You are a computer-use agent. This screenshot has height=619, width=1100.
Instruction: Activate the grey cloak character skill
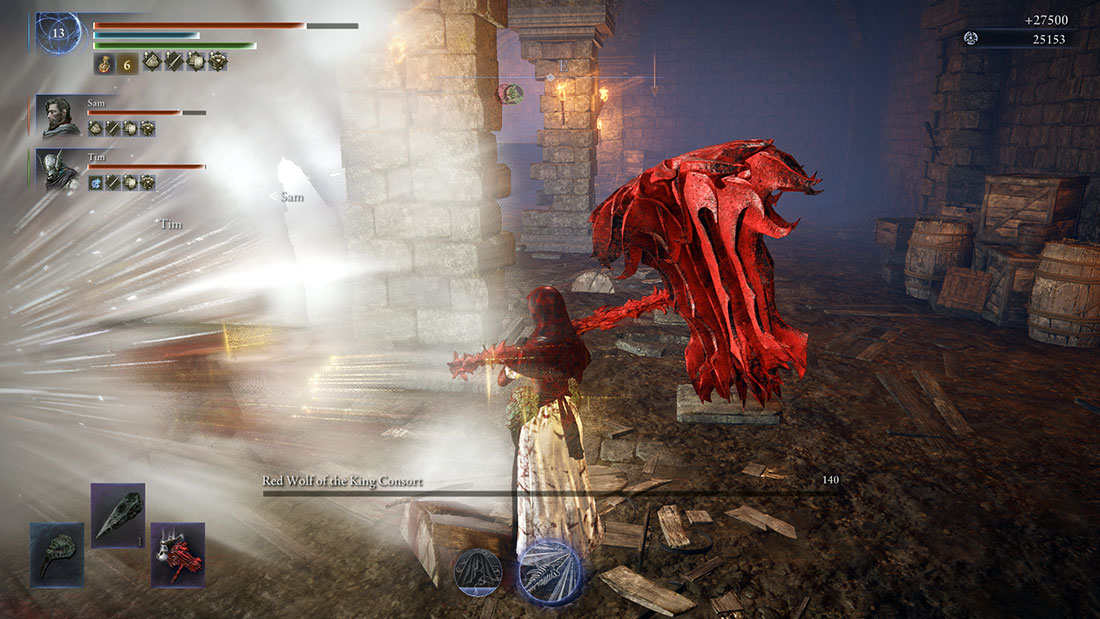[x=480, y=573]
